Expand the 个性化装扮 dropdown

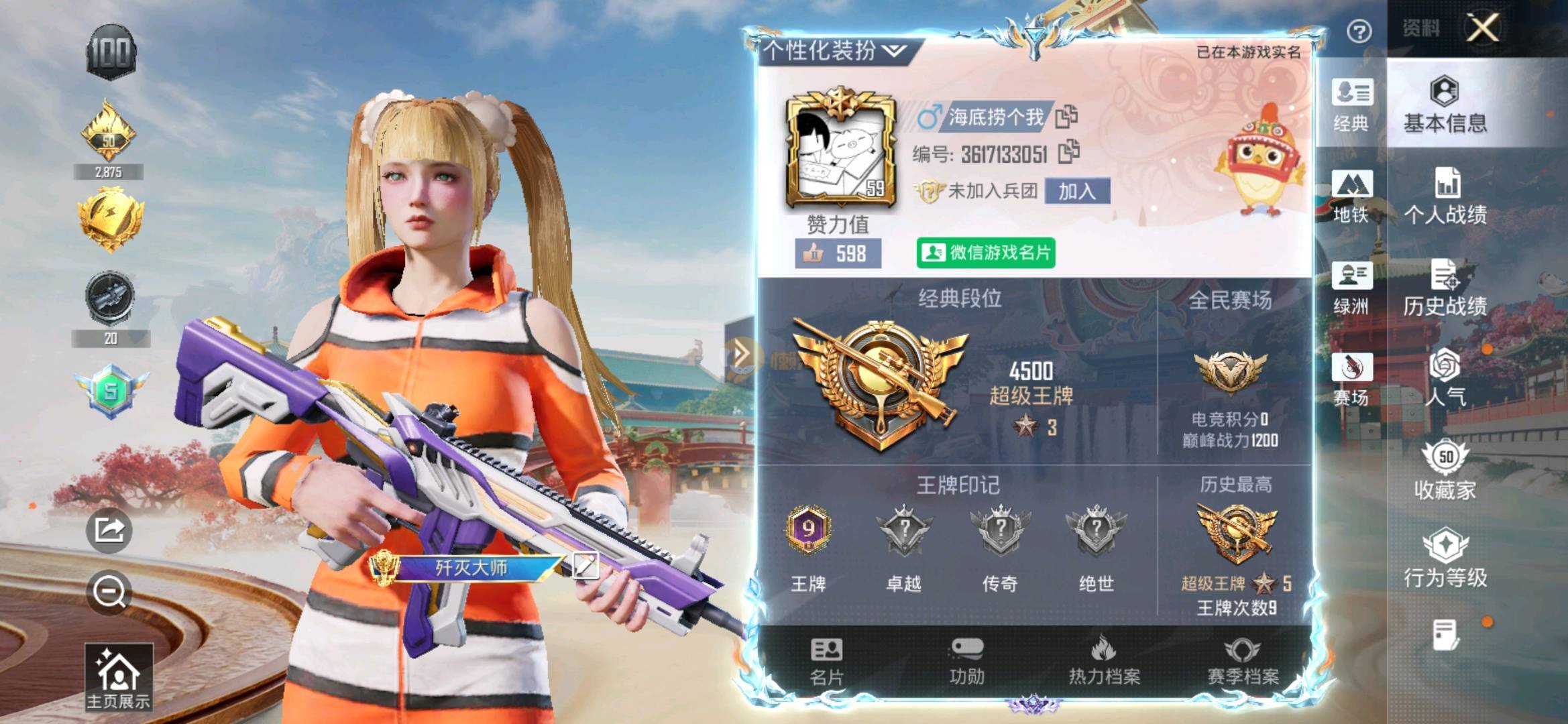[834, 50]
